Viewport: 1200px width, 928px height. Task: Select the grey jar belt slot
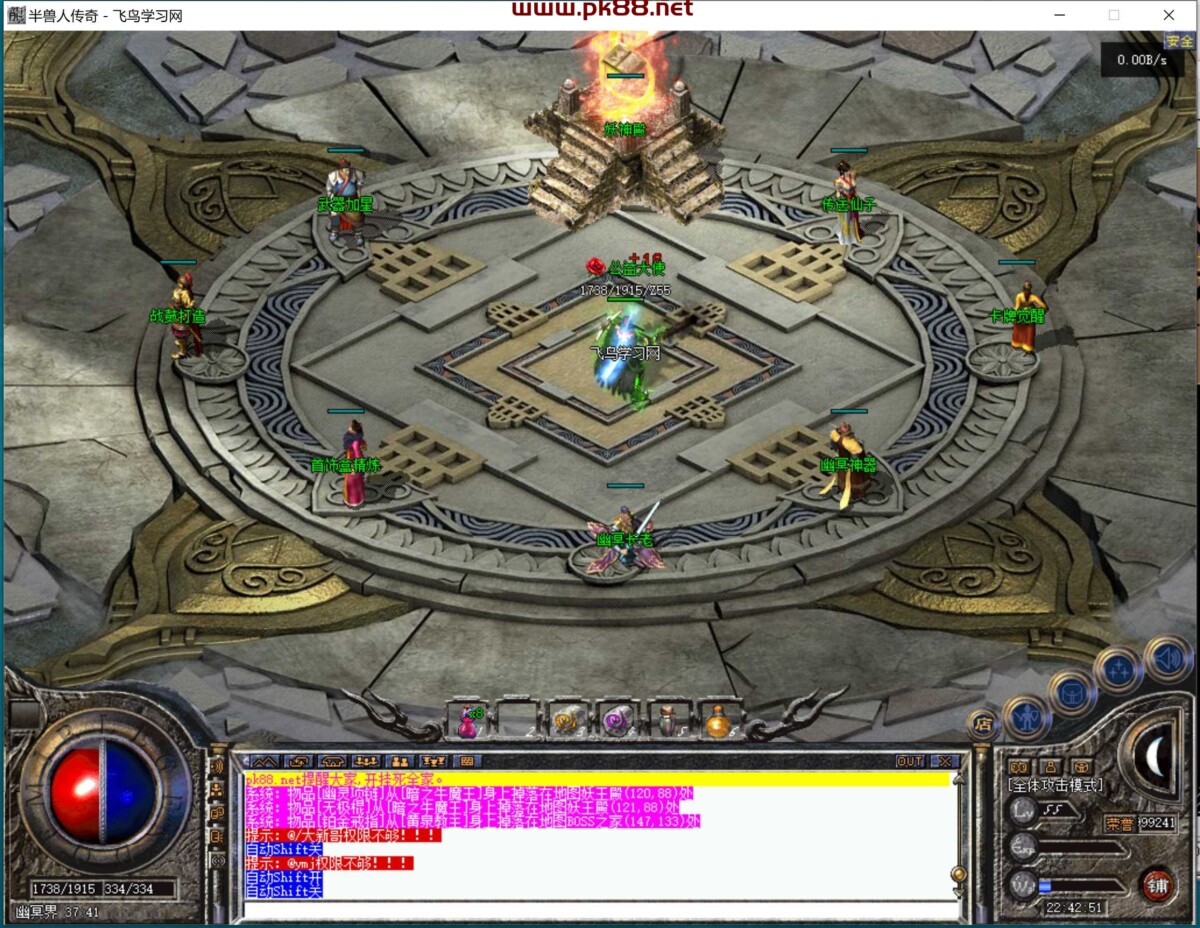(667, 720)
